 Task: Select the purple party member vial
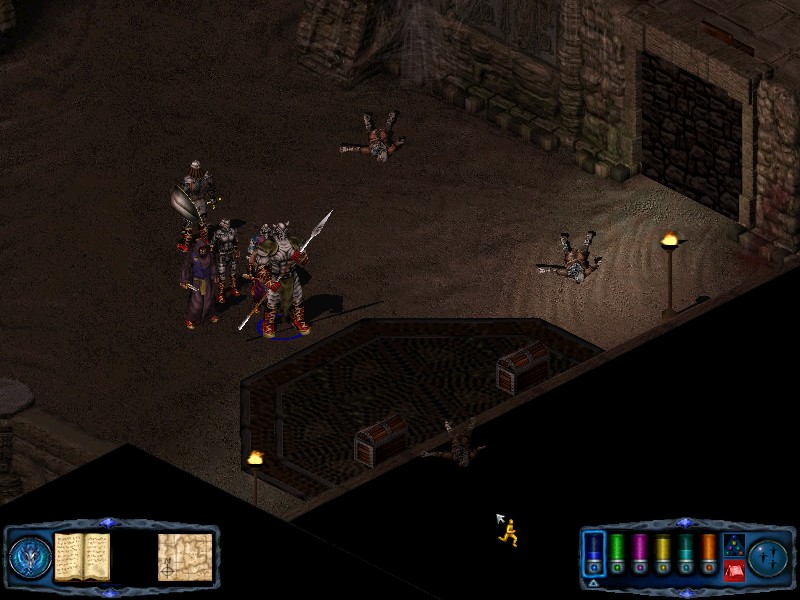coord(640,551)
